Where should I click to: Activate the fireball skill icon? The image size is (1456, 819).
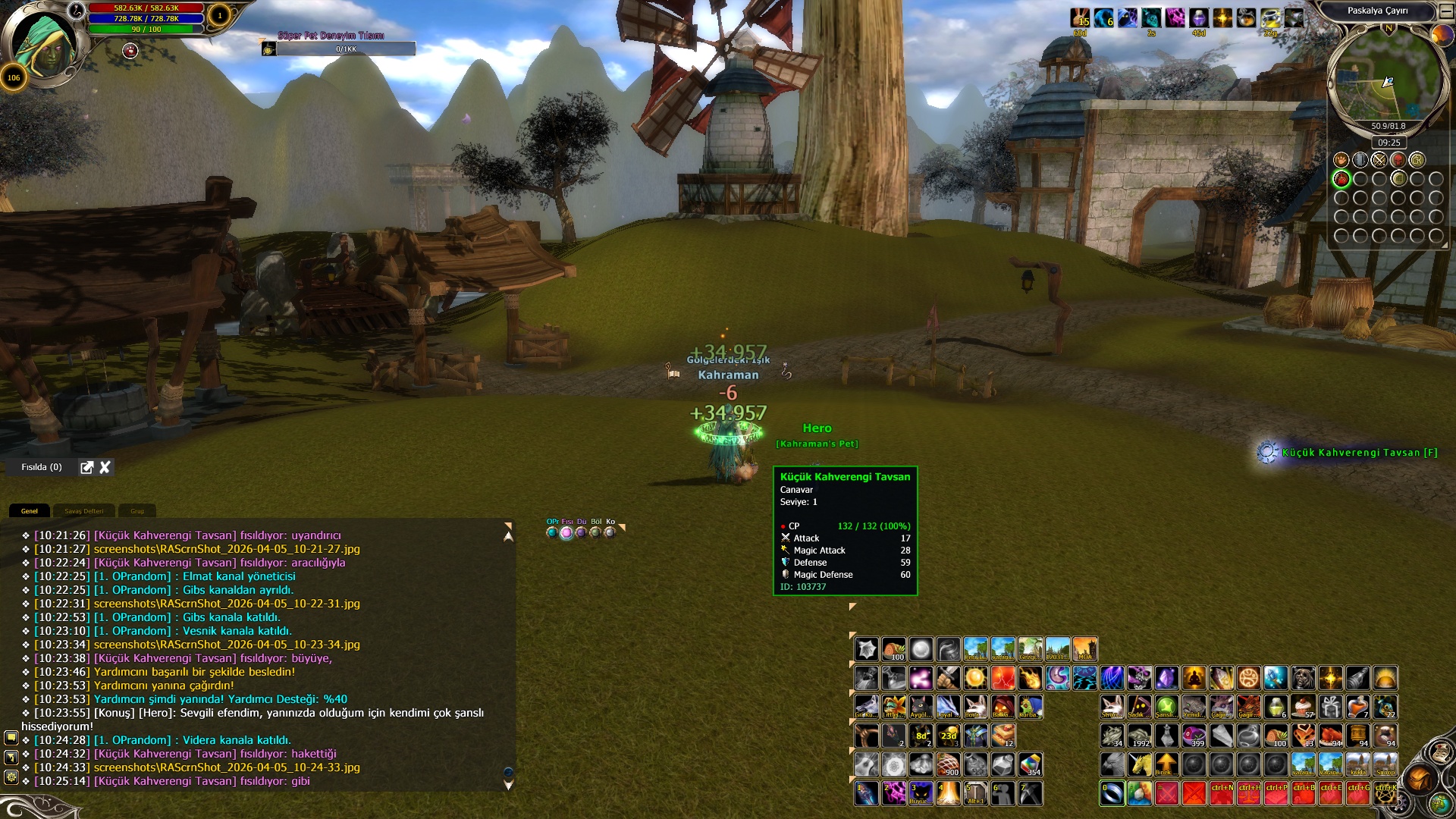tap(1030, 678)
